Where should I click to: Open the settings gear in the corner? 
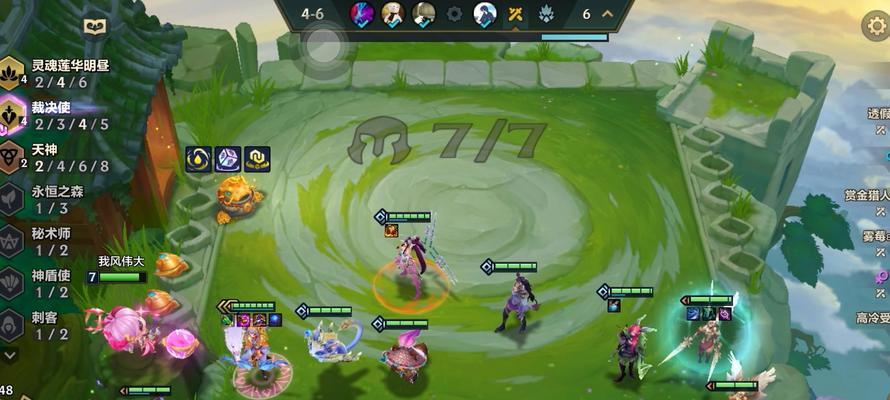click(x=875, y=24)
